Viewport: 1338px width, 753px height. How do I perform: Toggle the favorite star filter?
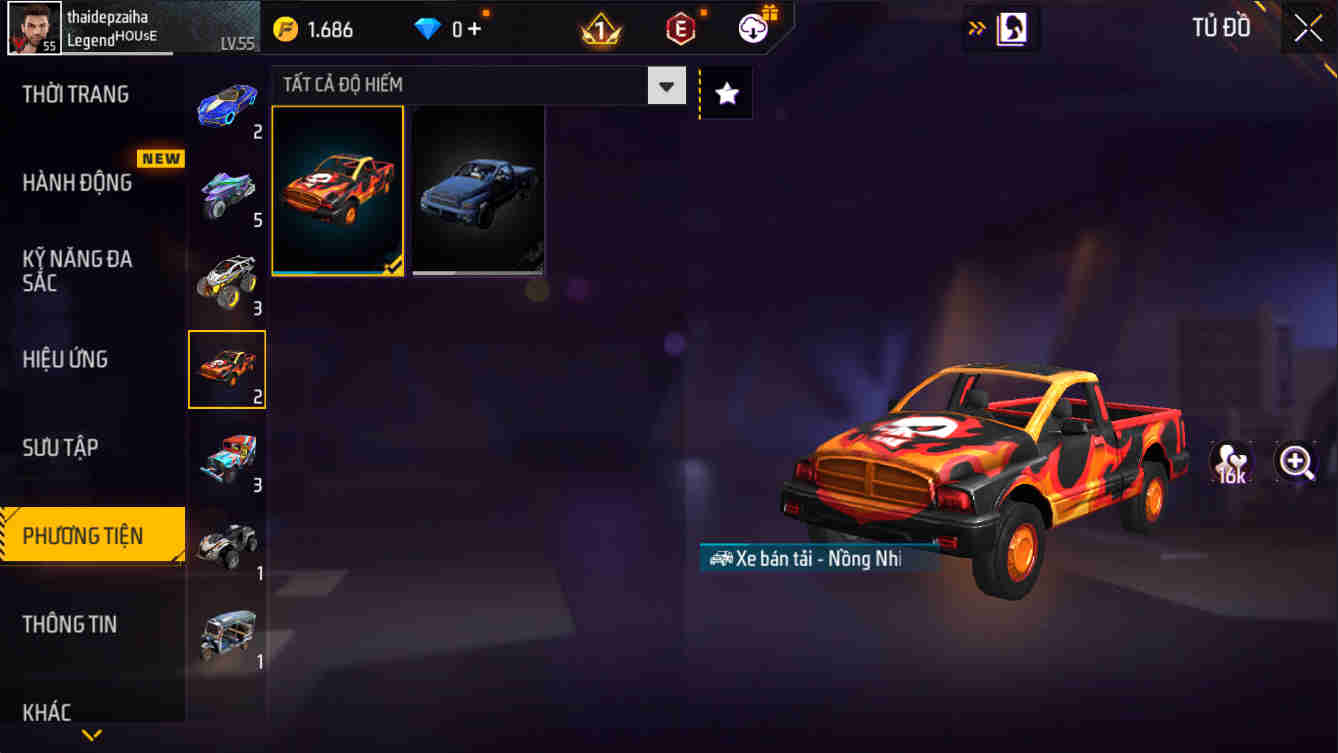click(725, 91)
